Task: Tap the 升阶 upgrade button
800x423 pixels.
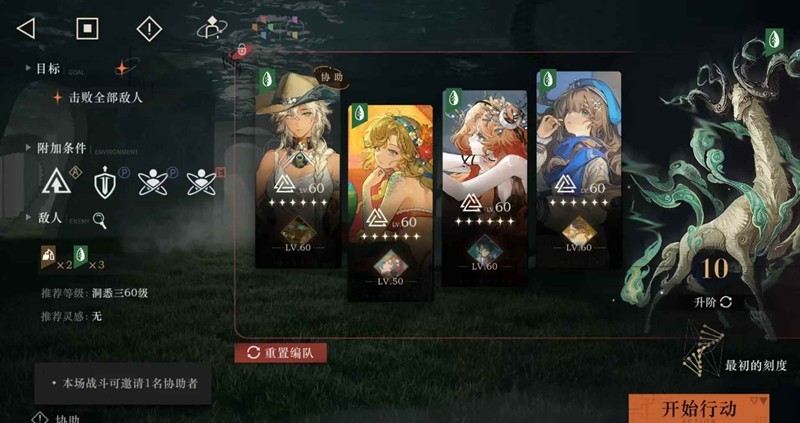Action: point(713,301)
